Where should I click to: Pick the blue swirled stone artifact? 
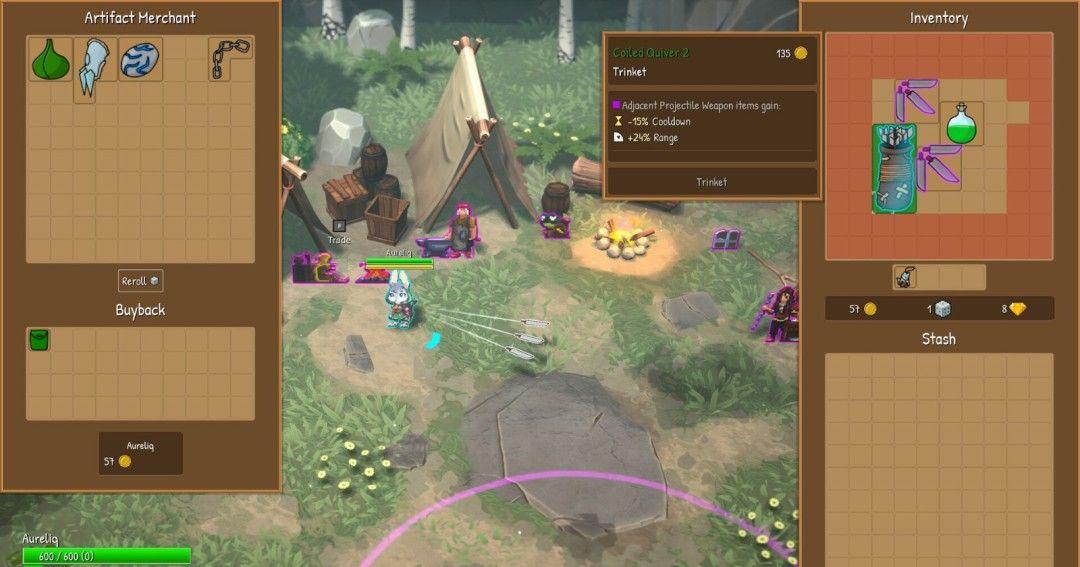tap(140, 60)
